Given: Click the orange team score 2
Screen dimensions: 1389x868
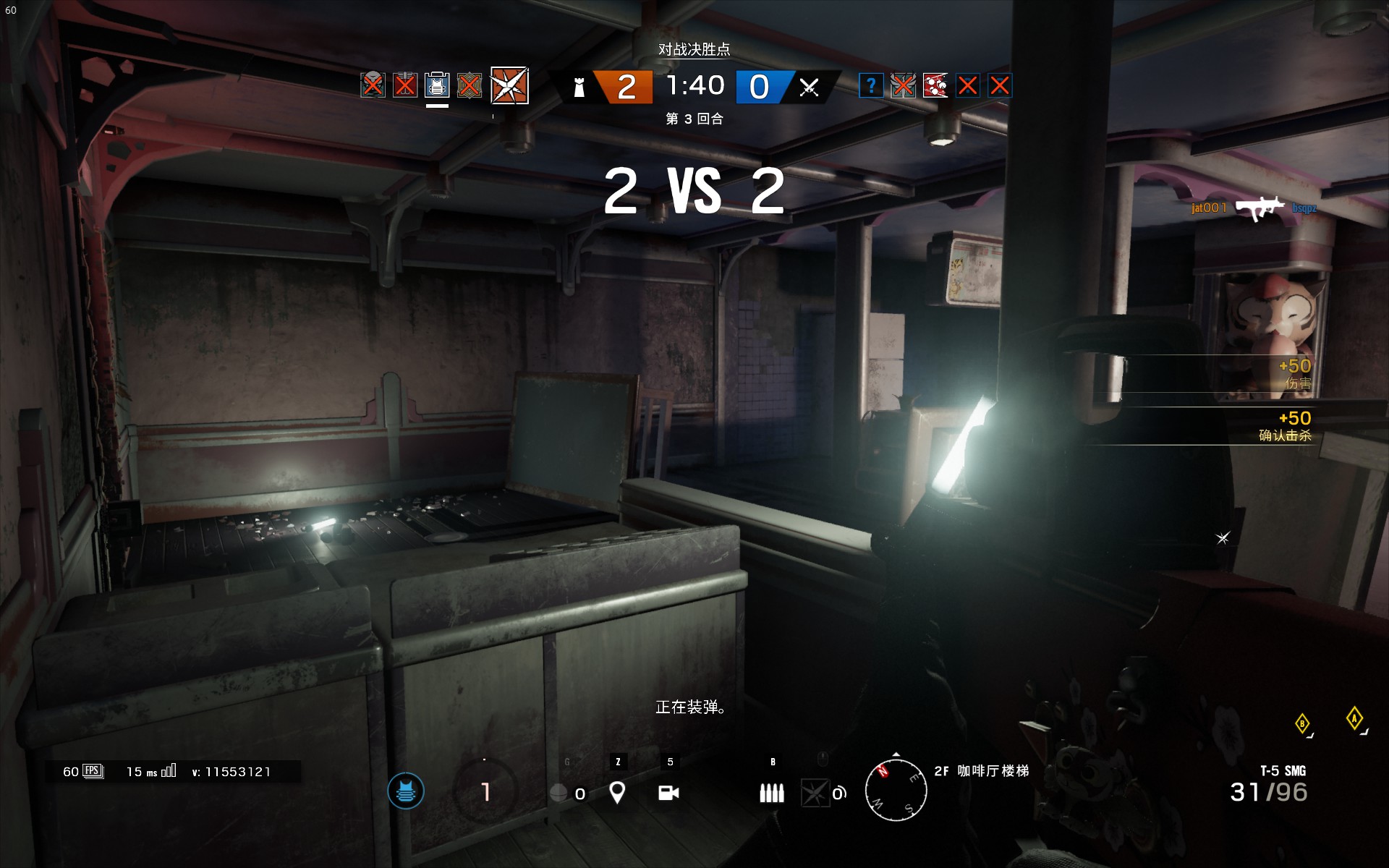Looking at the screenshot, I should [x=626, y=85].
